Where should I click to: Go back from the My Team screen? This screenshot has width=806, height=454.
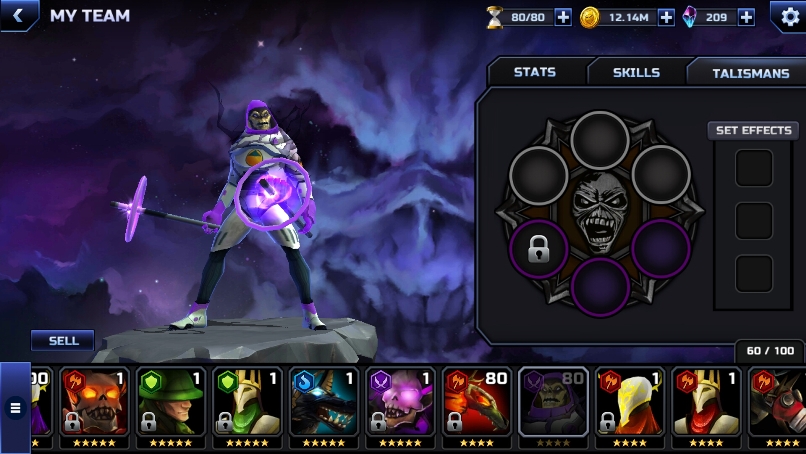pyautogui.click(x=17, y=15)
